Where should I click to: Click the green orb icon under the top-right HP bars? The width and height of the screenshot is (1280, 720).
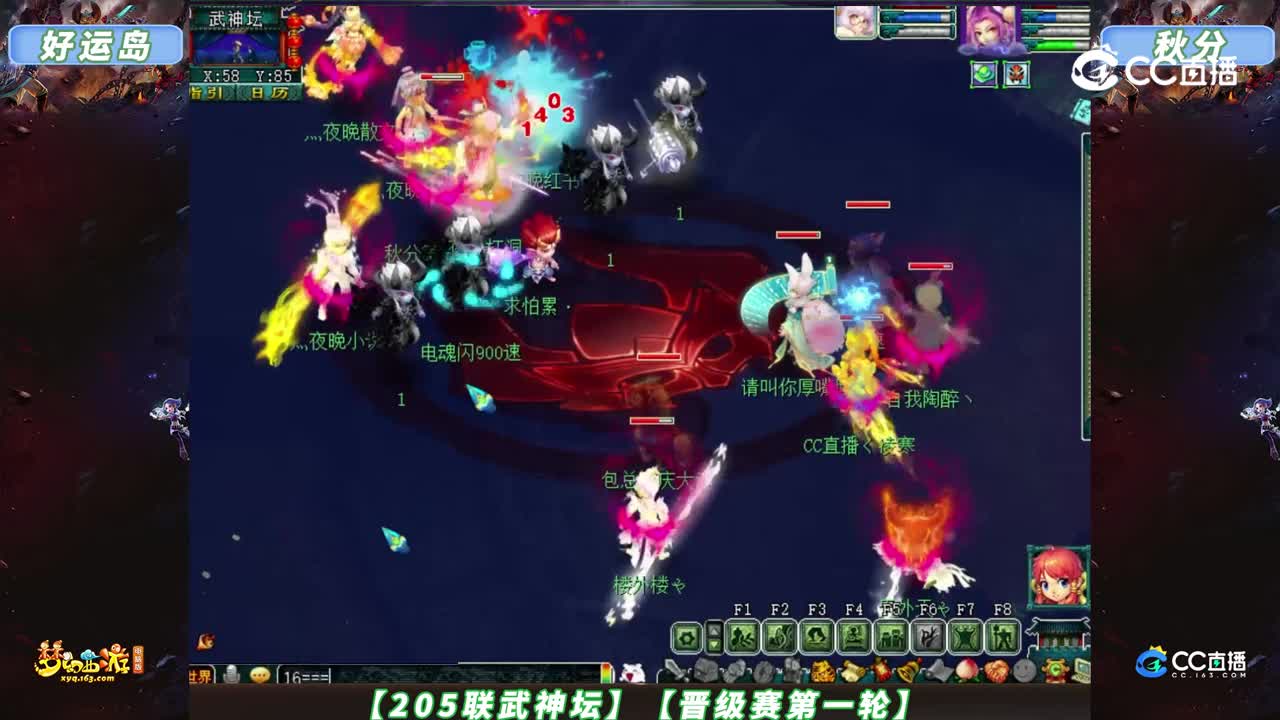click(x=982, y=72)
